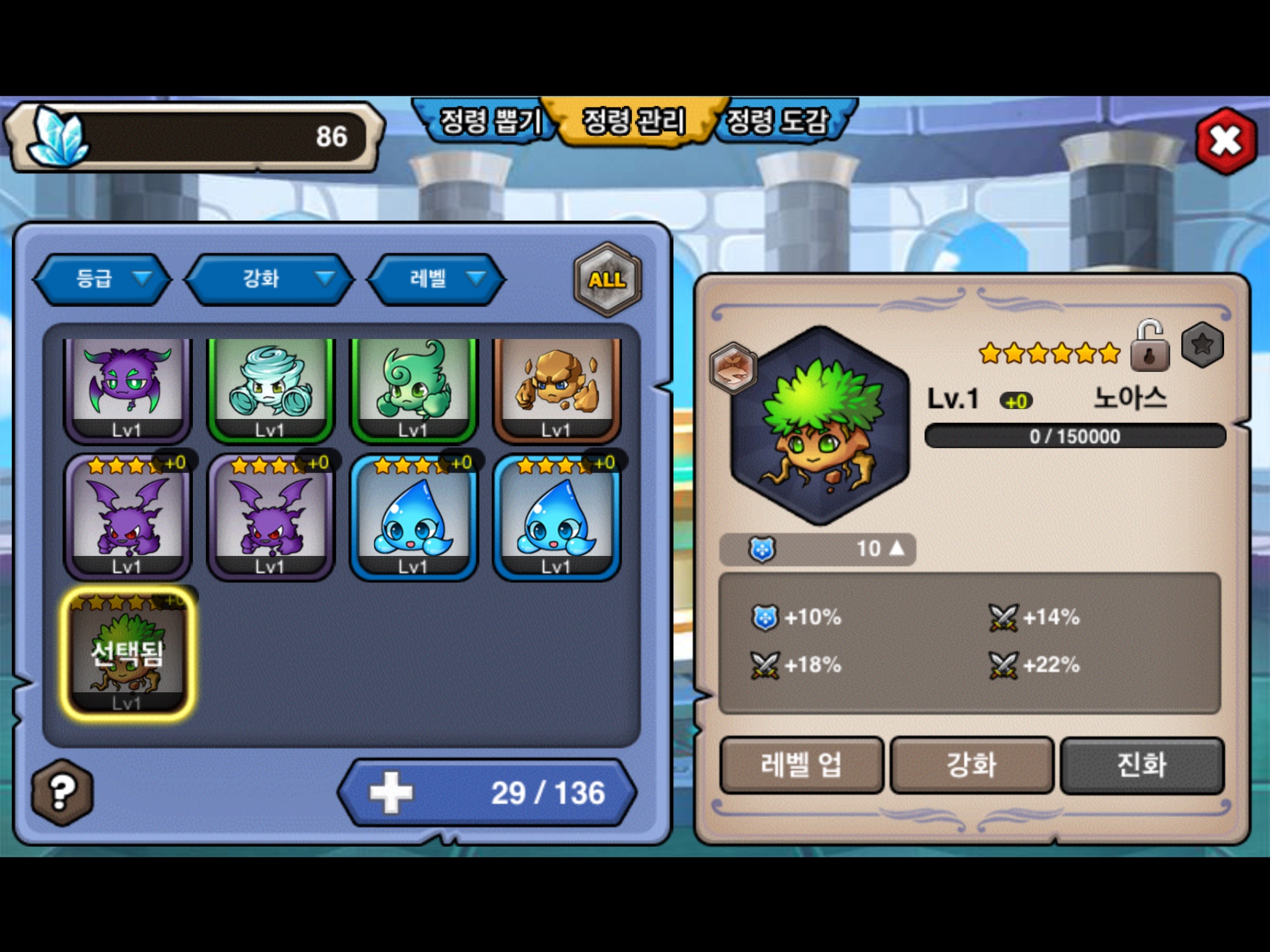Expand spirit storage with the plus button
The width and height of the screenshot is (1270, 952).
point(391,793)
